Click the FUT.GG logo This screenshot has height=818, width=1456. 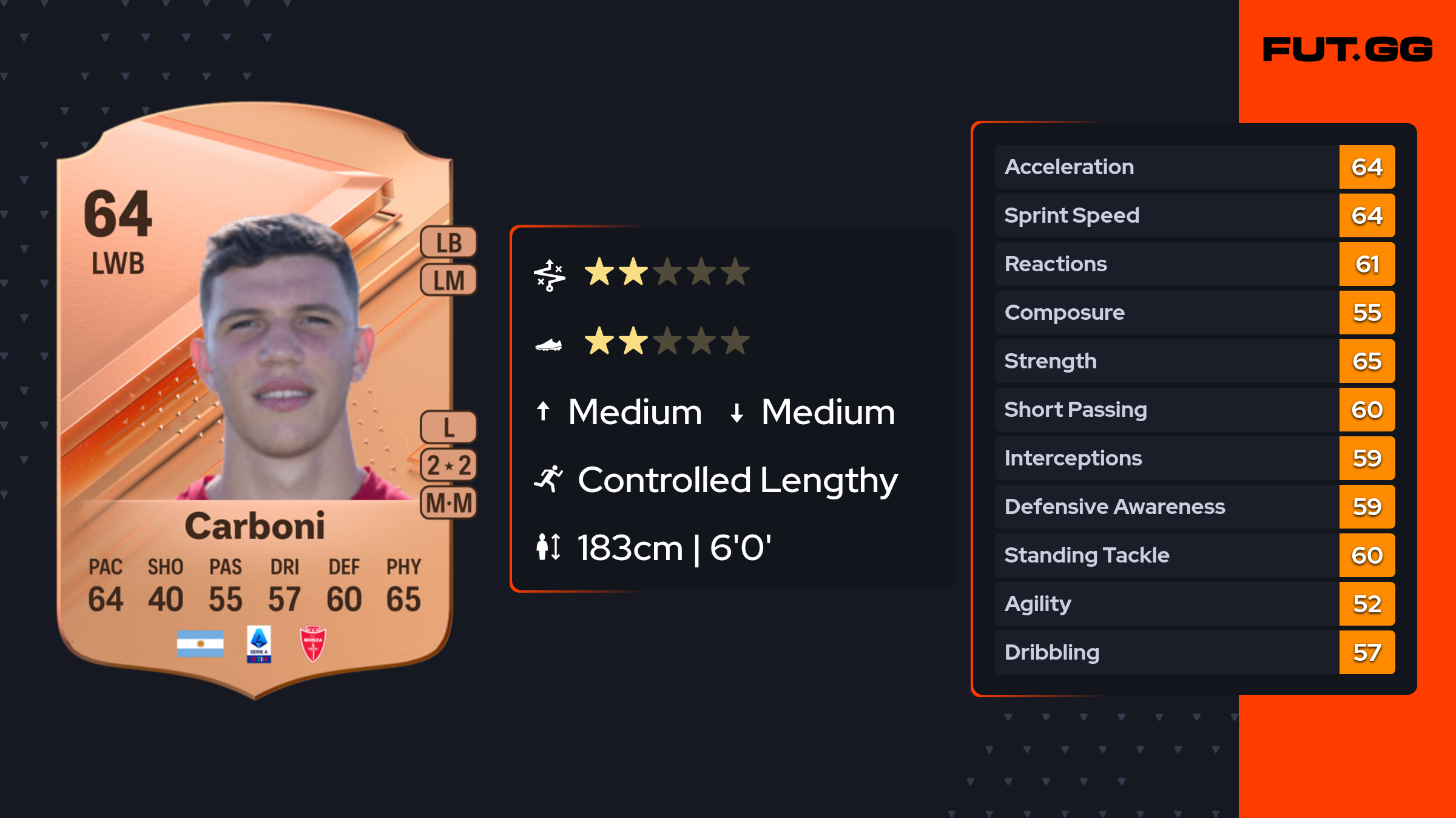(1347, 50)
